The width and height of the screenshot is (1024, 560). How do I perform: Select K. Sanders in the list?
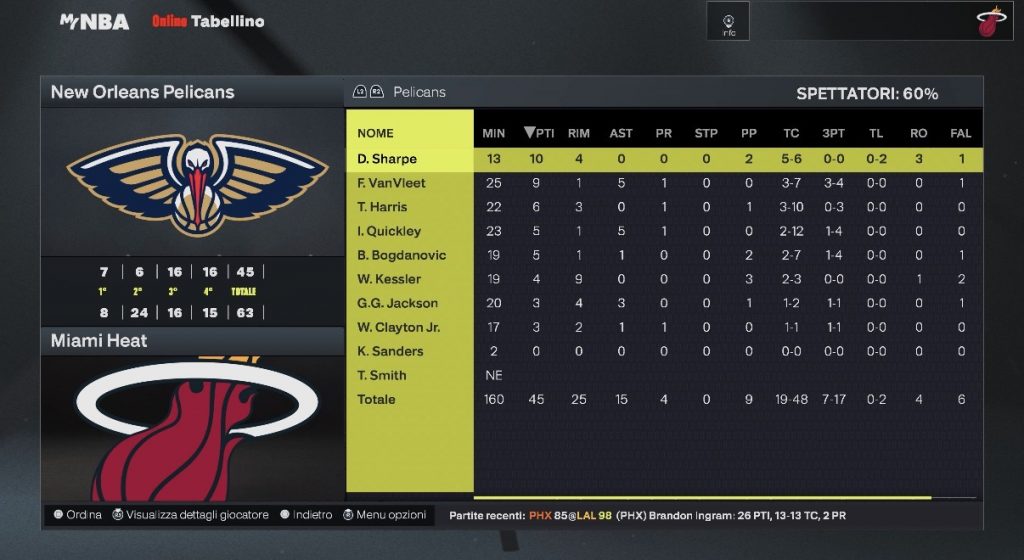pyautogui.click(x=390, y=351)
